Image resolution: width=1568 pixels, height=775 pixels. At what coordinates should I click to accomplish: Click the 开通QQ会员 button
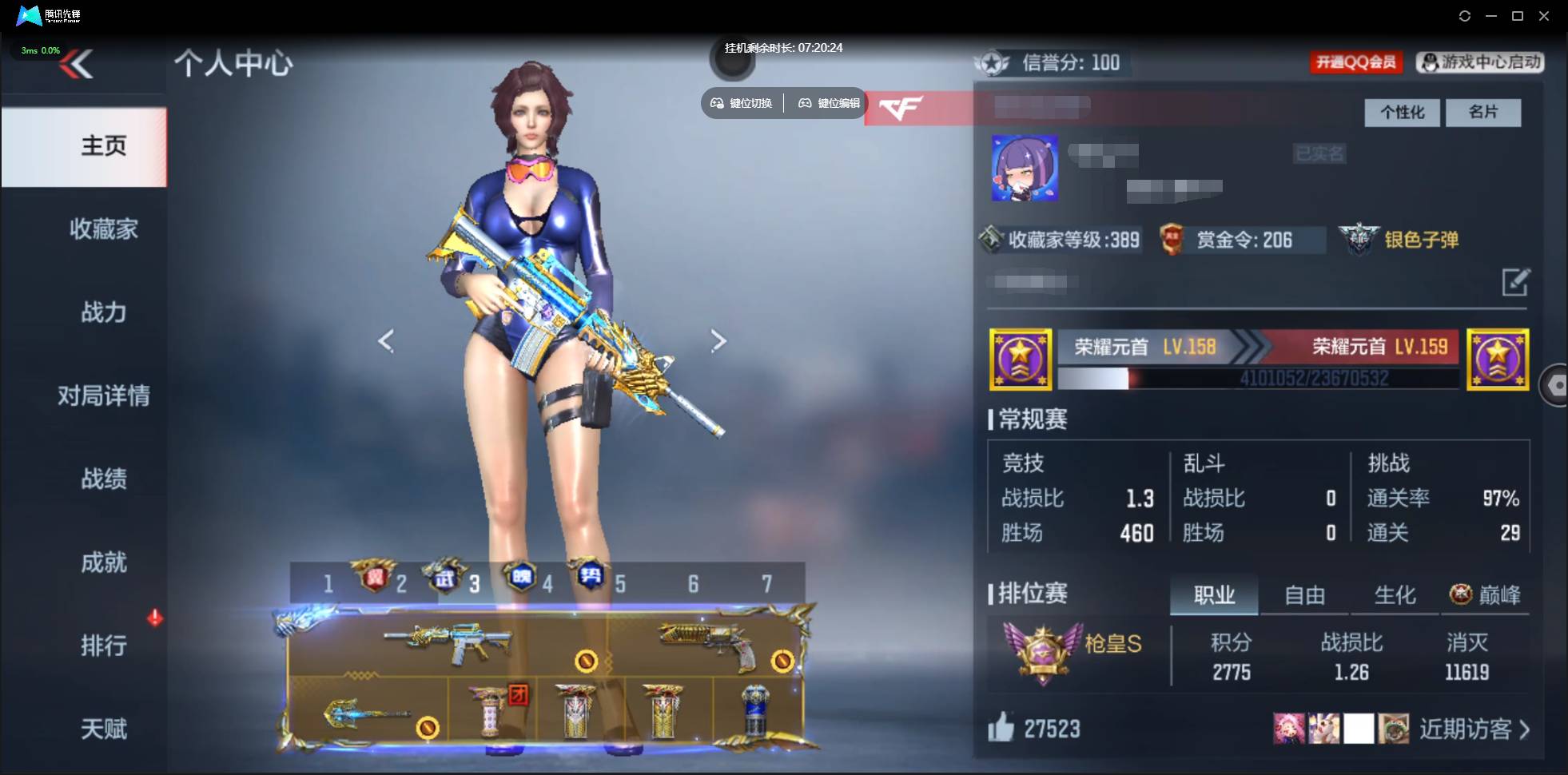1357,62
